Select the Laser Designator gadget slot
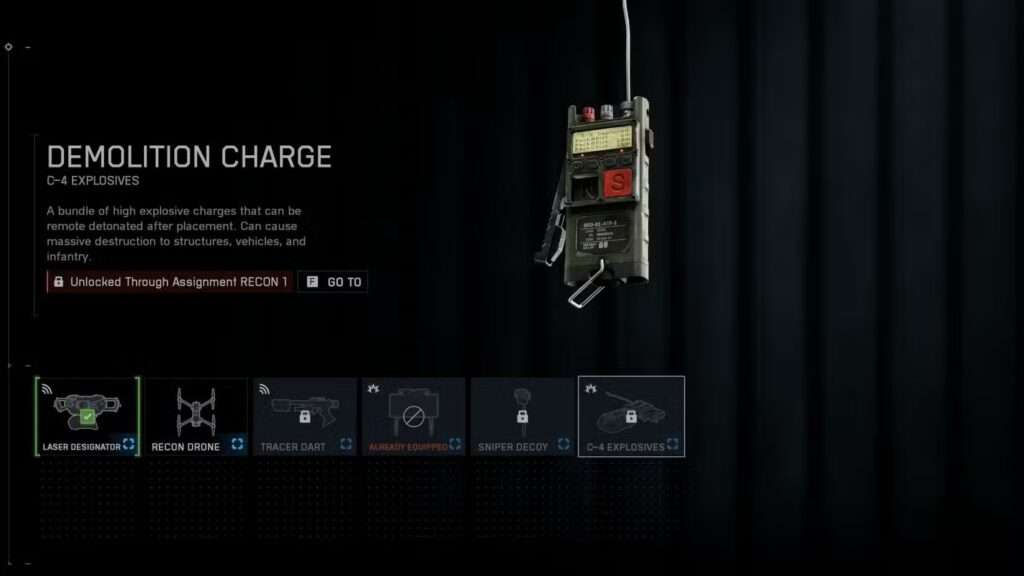 coord(87,416)
